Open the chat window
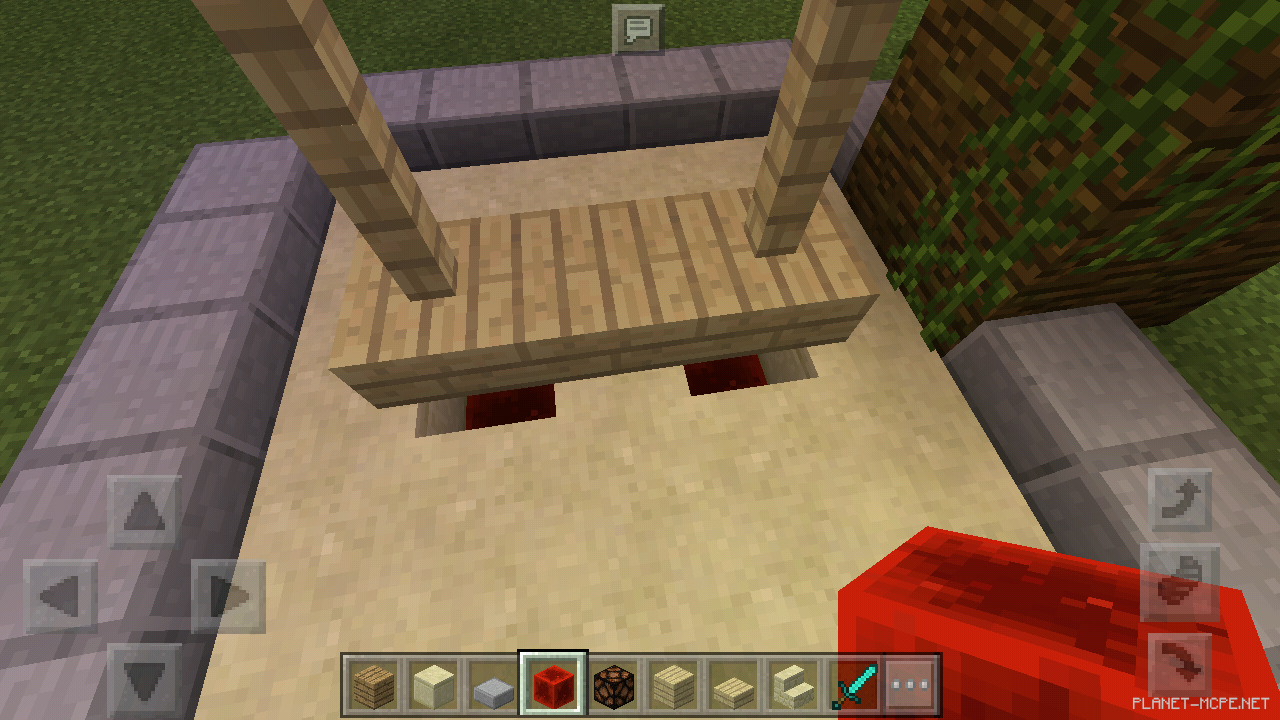This screenshot has height=720, width=1280. tap(640, 27)
